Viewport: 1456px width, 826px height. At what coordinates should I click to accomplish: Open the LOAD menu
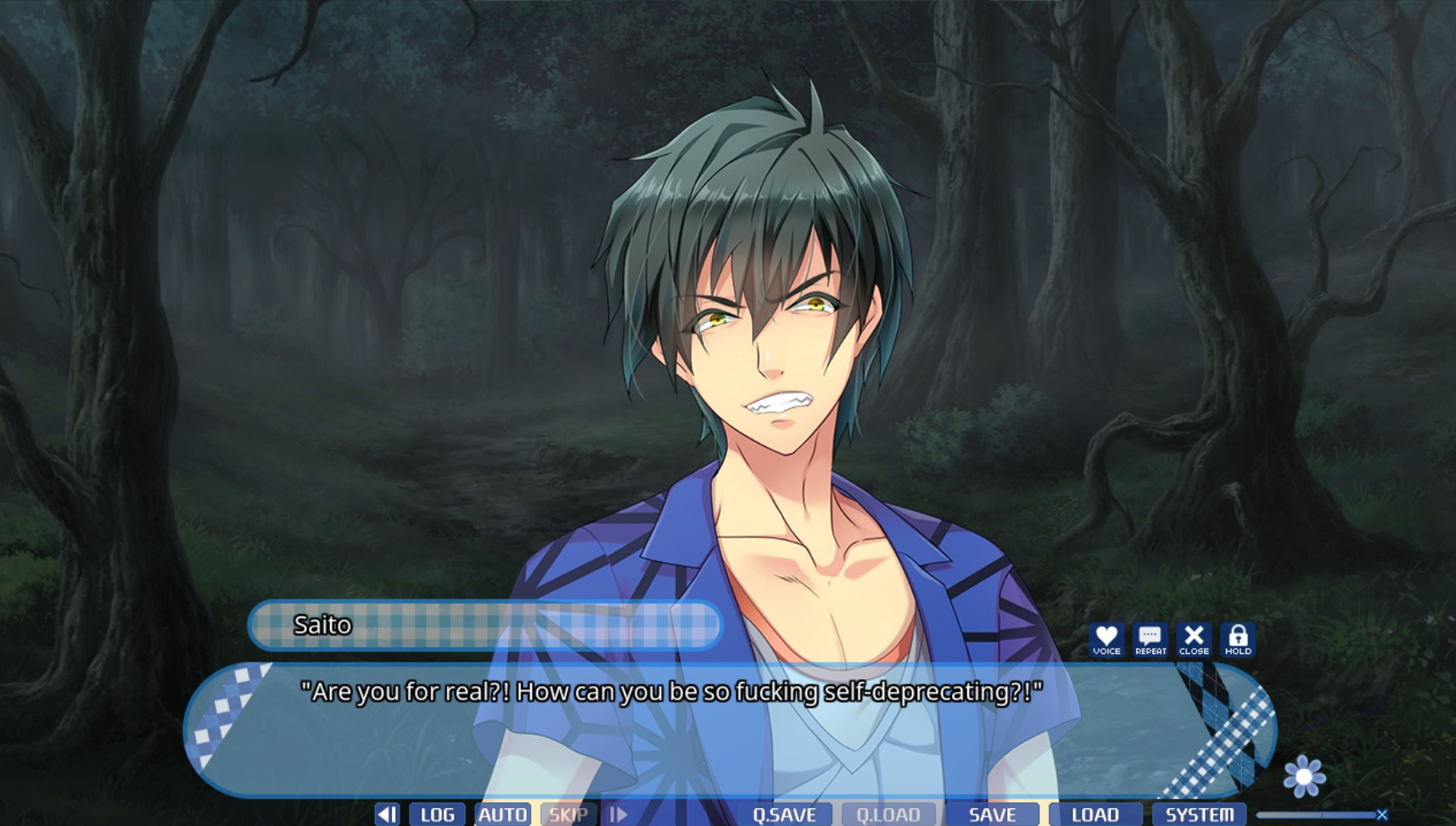pos(1095,815)
